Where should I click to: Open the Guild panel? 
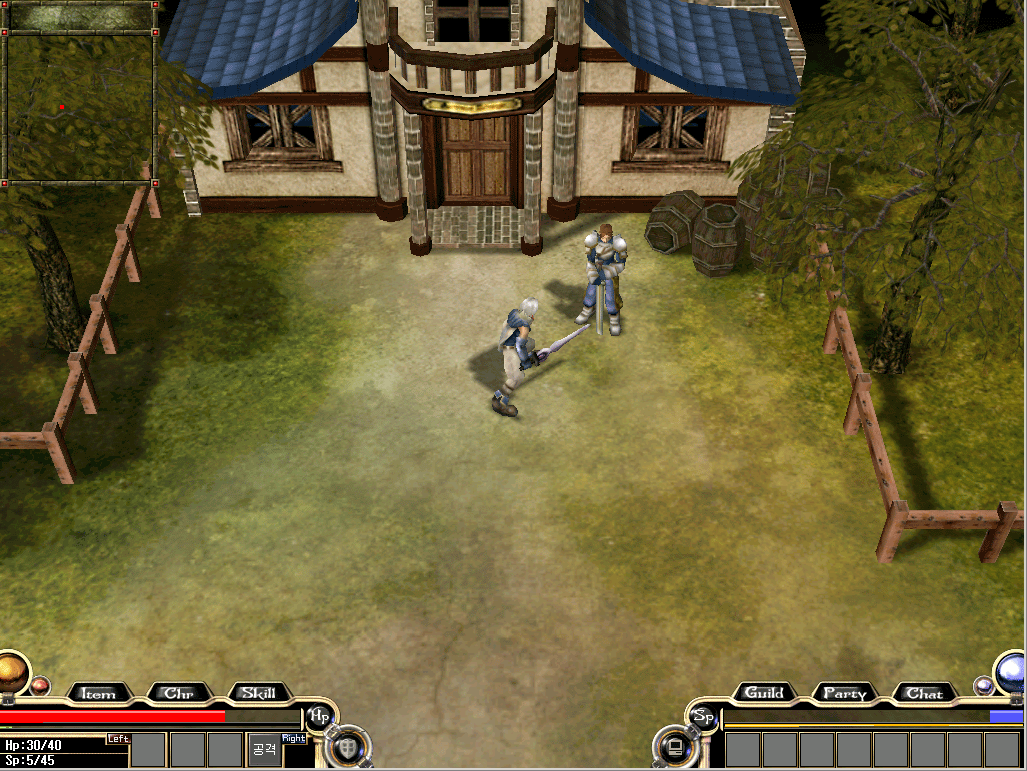[x=764, y=693]
